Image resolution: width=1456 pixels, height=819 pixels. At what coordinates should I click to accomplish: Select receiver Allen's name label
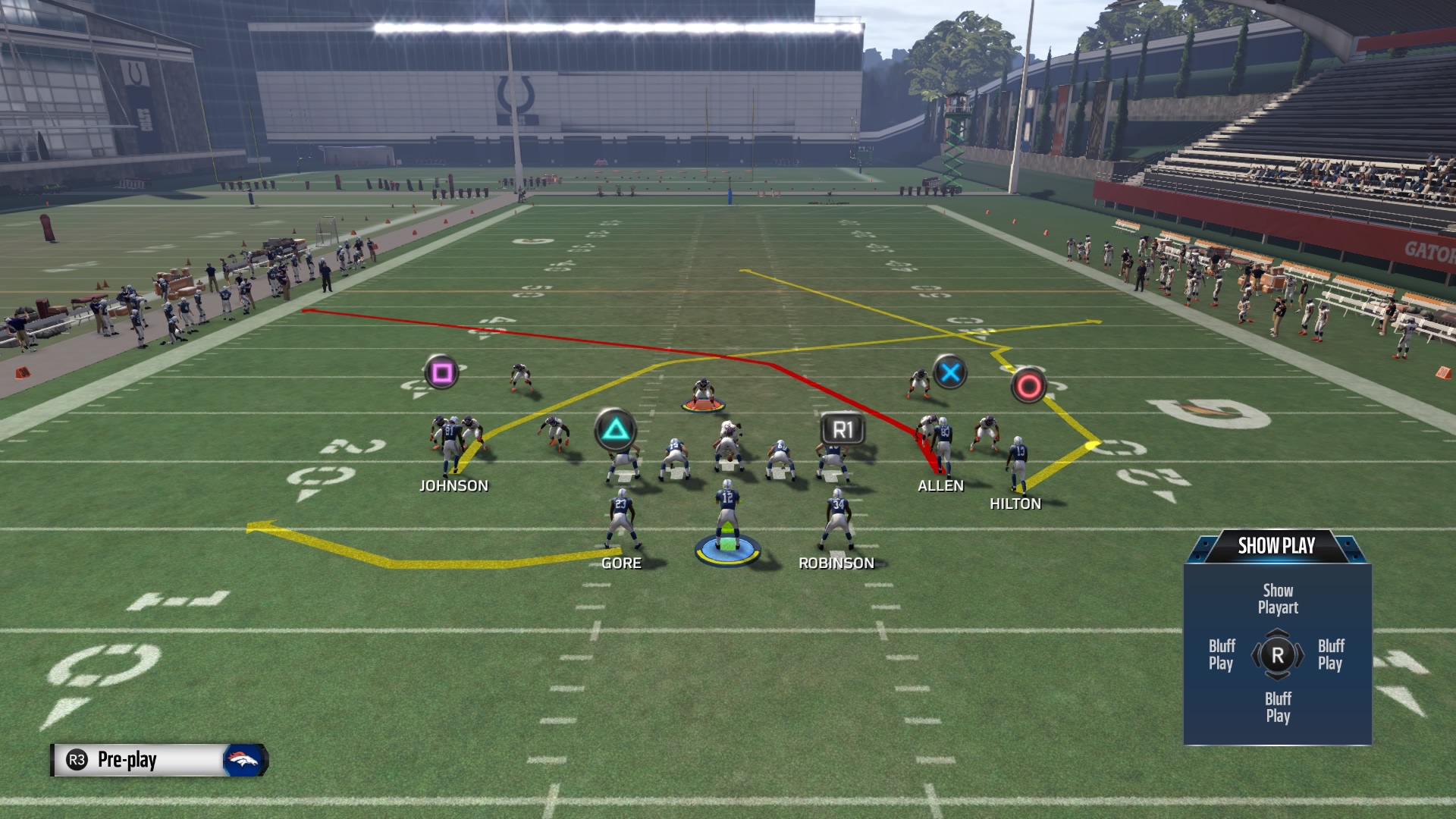940,486
